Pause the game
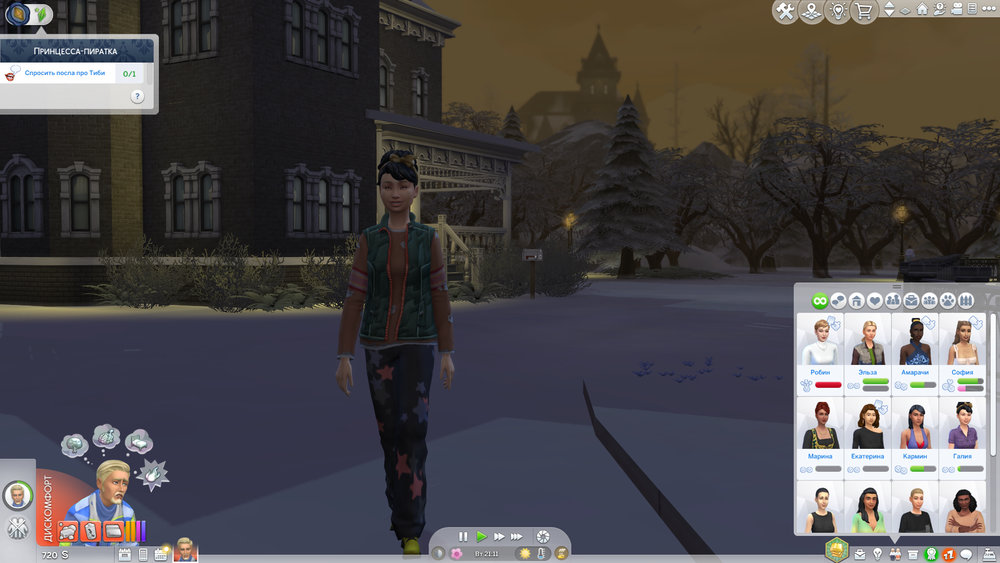The image size is (1000, 563). [x=463, y=537]
